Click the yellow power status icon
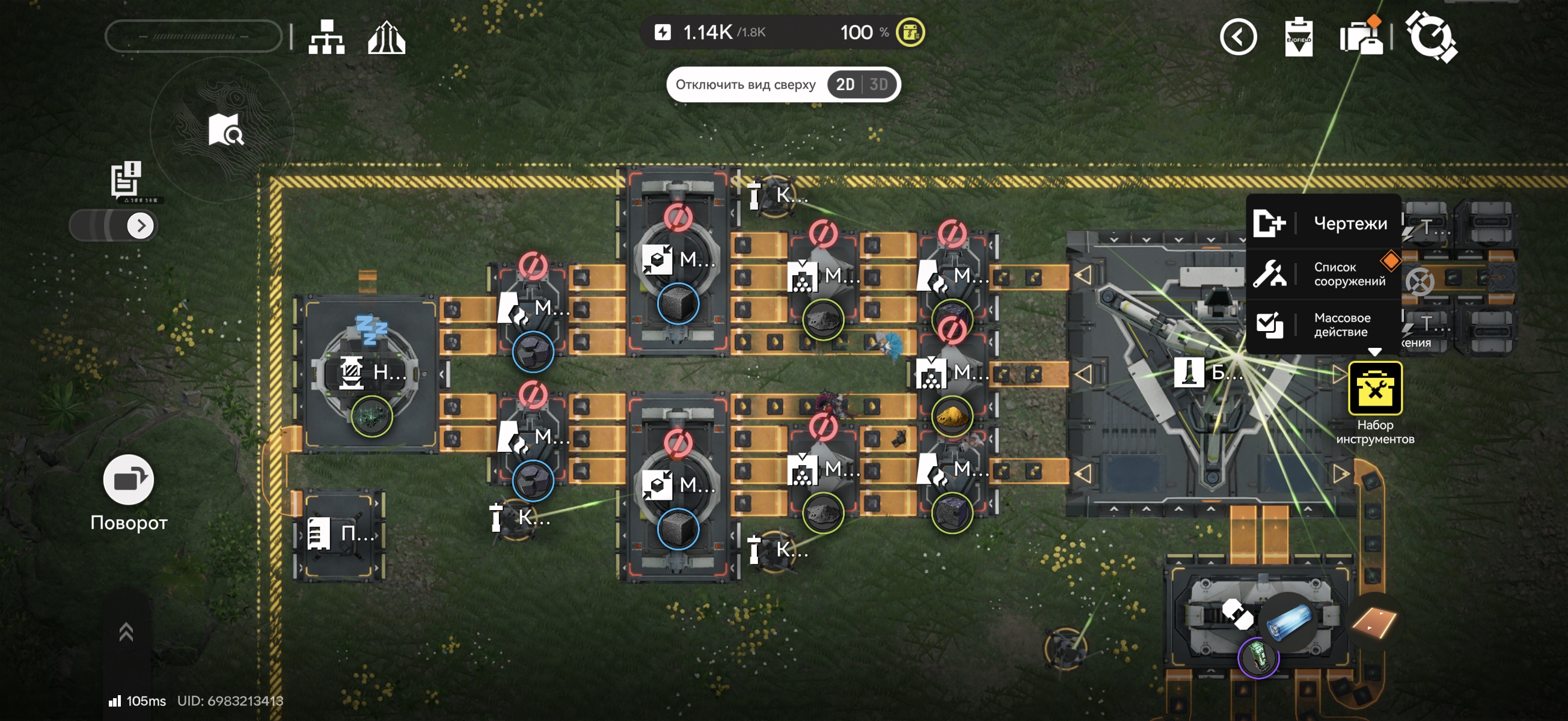This screenshot has width=1568, height=721. 910,32
